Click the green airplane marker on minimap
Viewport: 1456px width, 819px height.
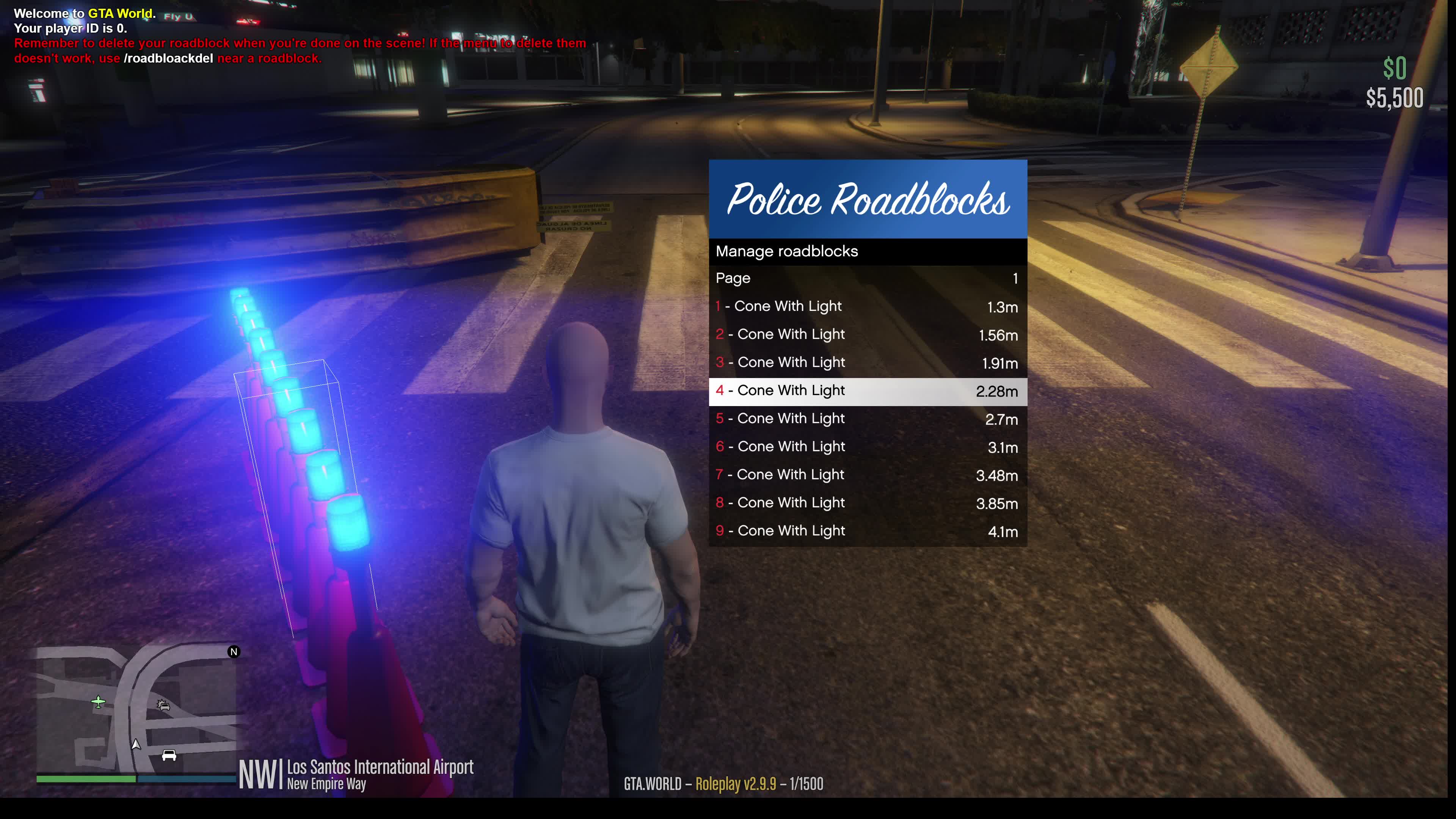coord(98,702)
